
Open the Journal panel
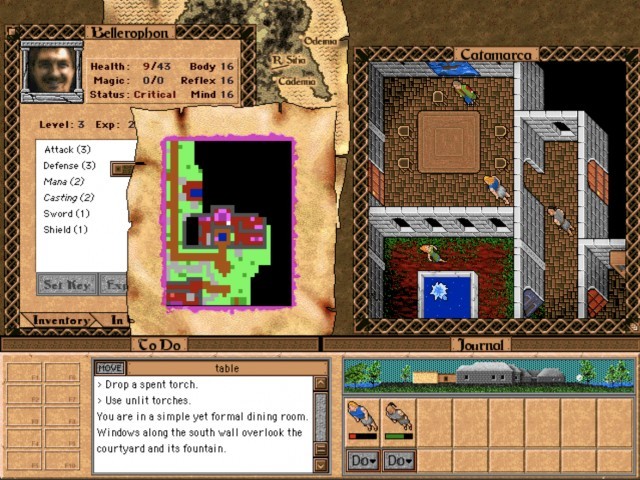[x=481, y=344]
